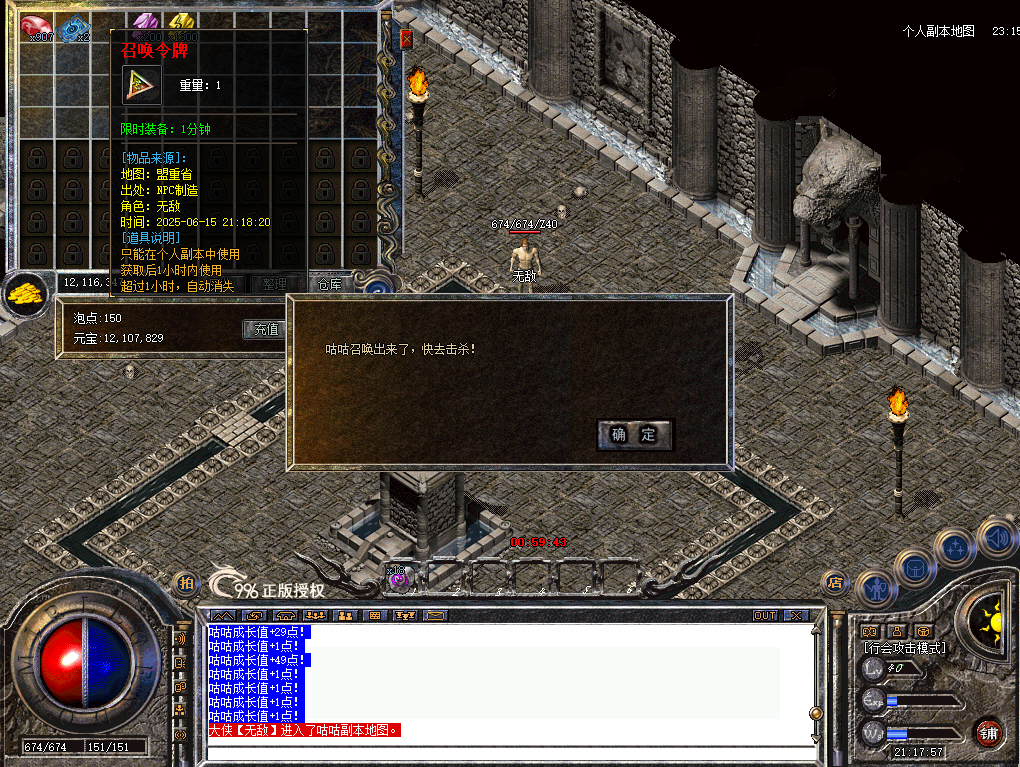
Task: Confirm the summon dialog with 确定
Action: click(x=634, y=434)
